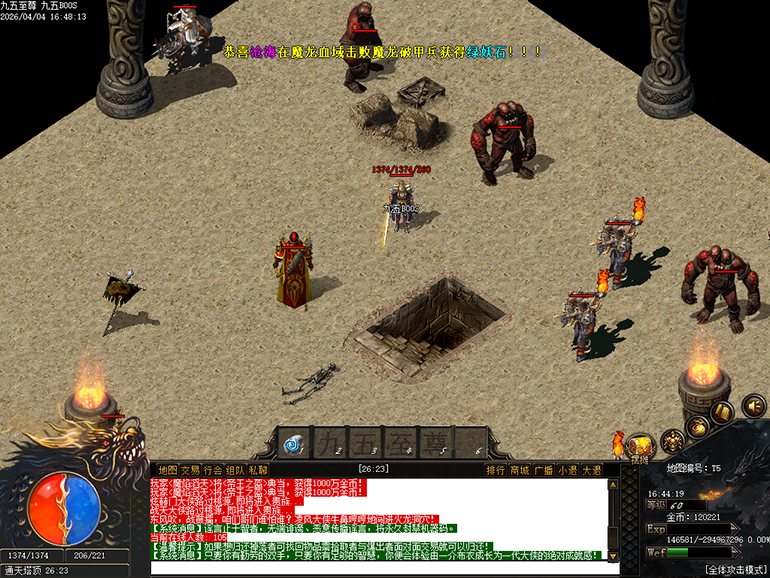
Task: Select the 广播 broadcast button
Action: click(544, 469)
